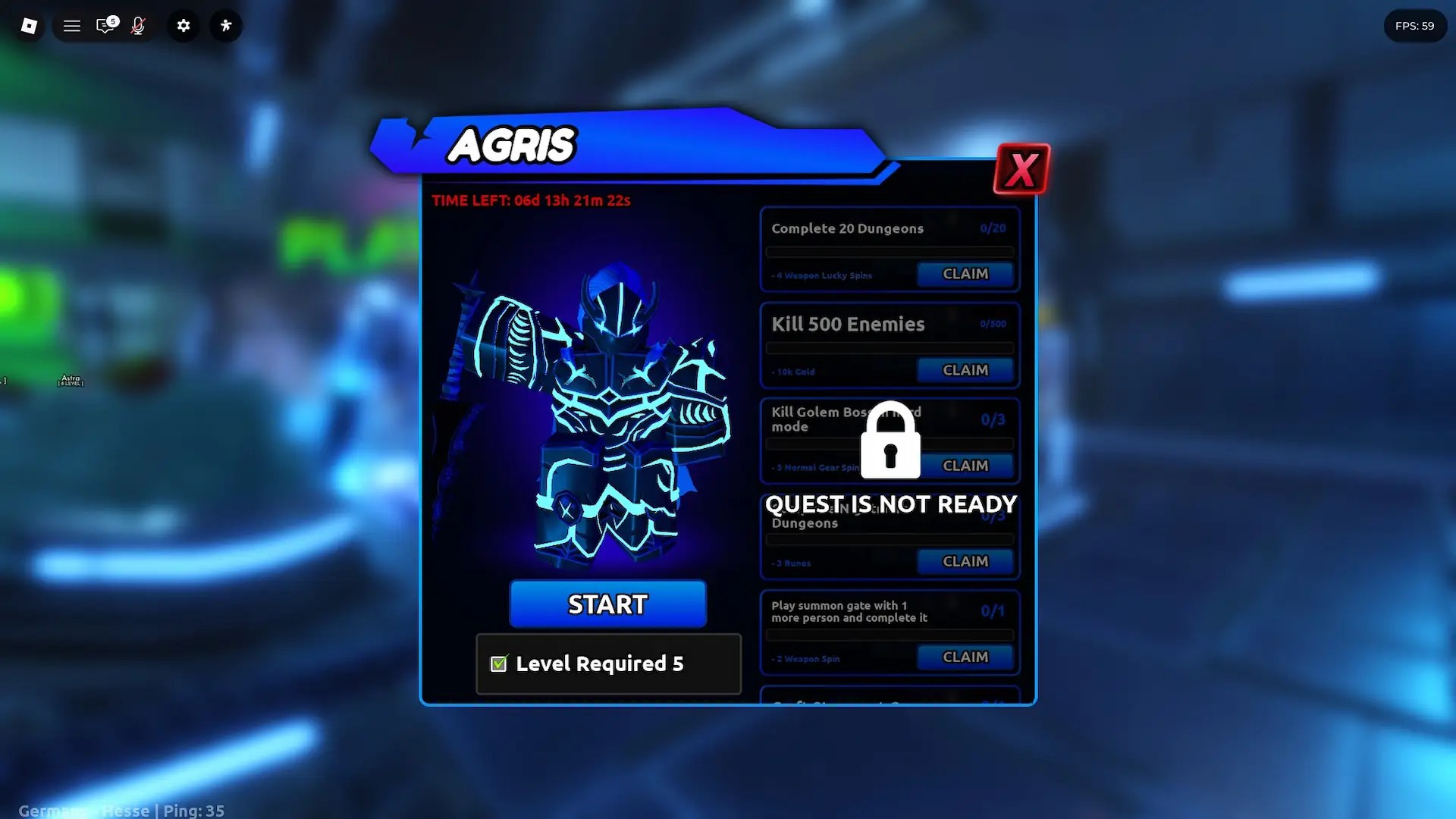Viewport: 1456px width, 819px height.
Task: Claim the 2 Weapon Spin reward
Action: click(x=965, y=657)
